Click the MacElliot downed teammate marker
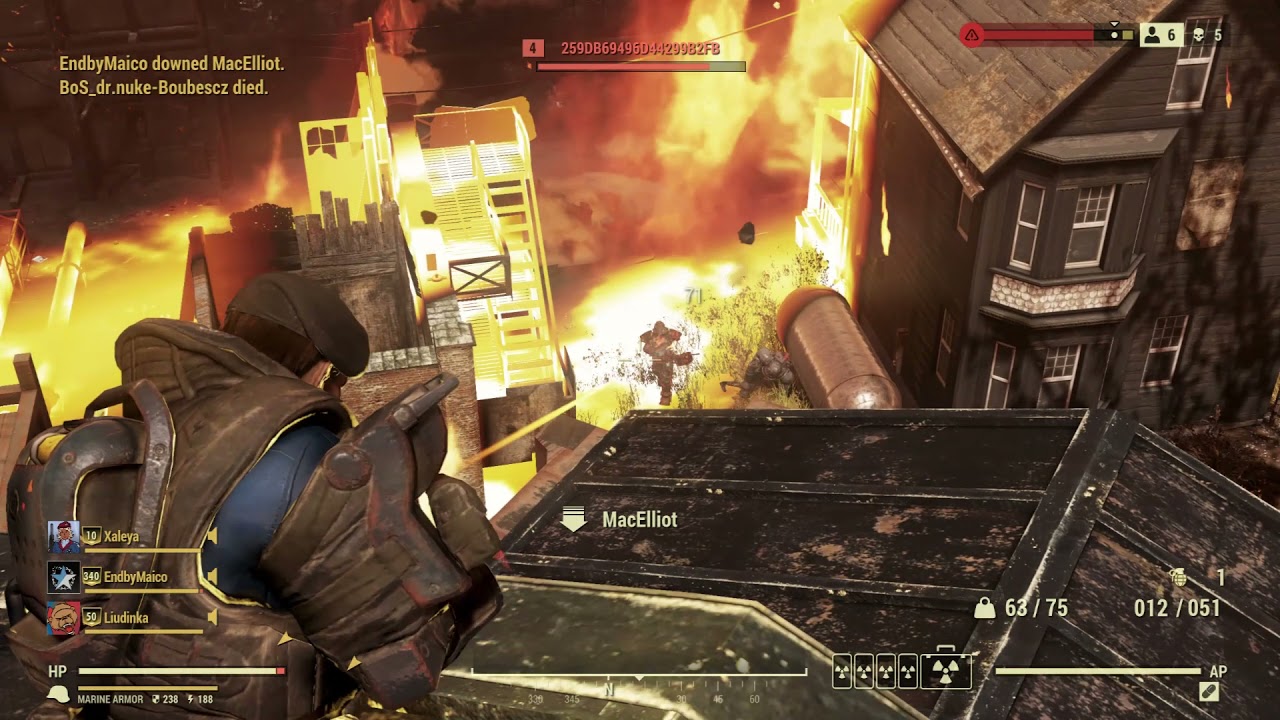The image size is (1280, 720). [574, 519]
